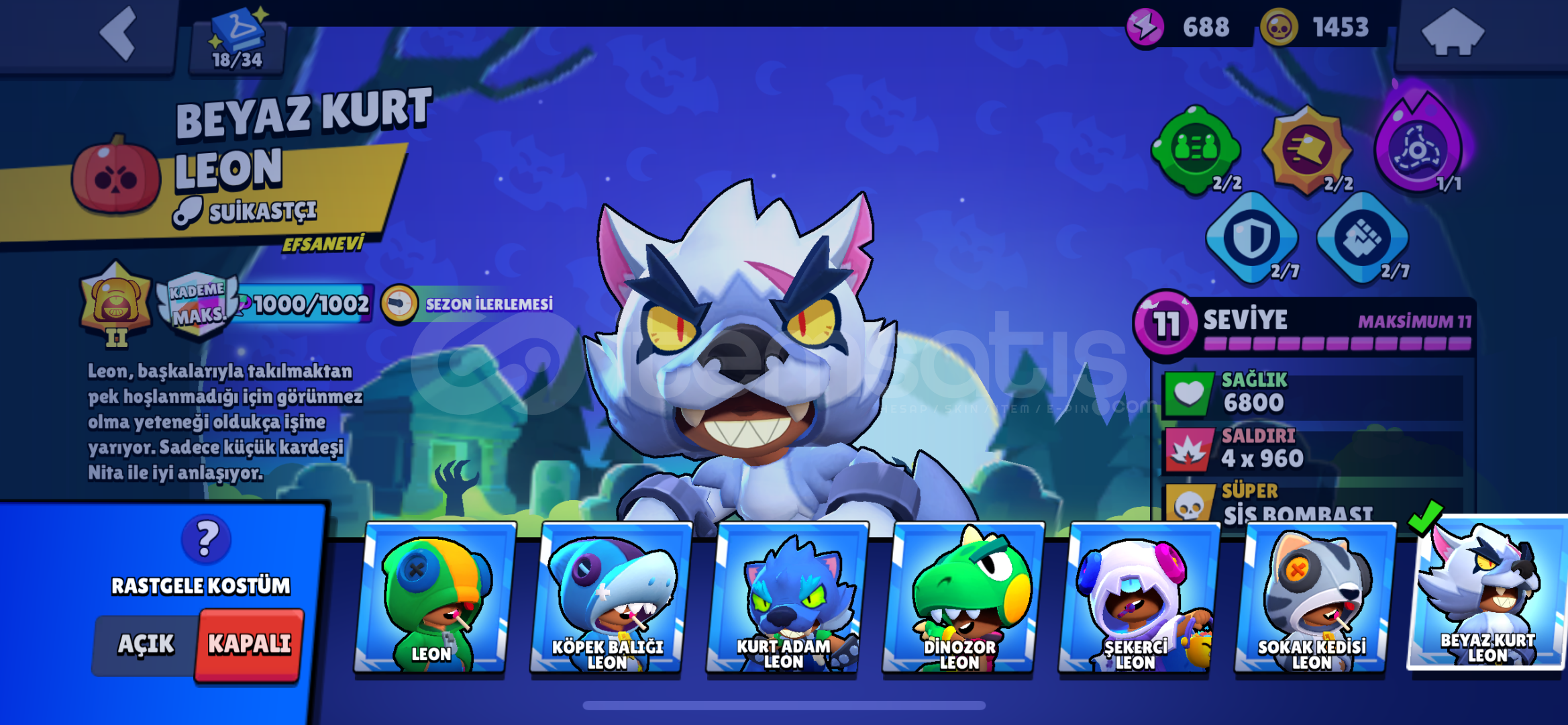The height and width of the screenshot is (725, 1568).
Task: Return to main menu via house icon
Action: pyautogui.click(x=1455, y=32)
